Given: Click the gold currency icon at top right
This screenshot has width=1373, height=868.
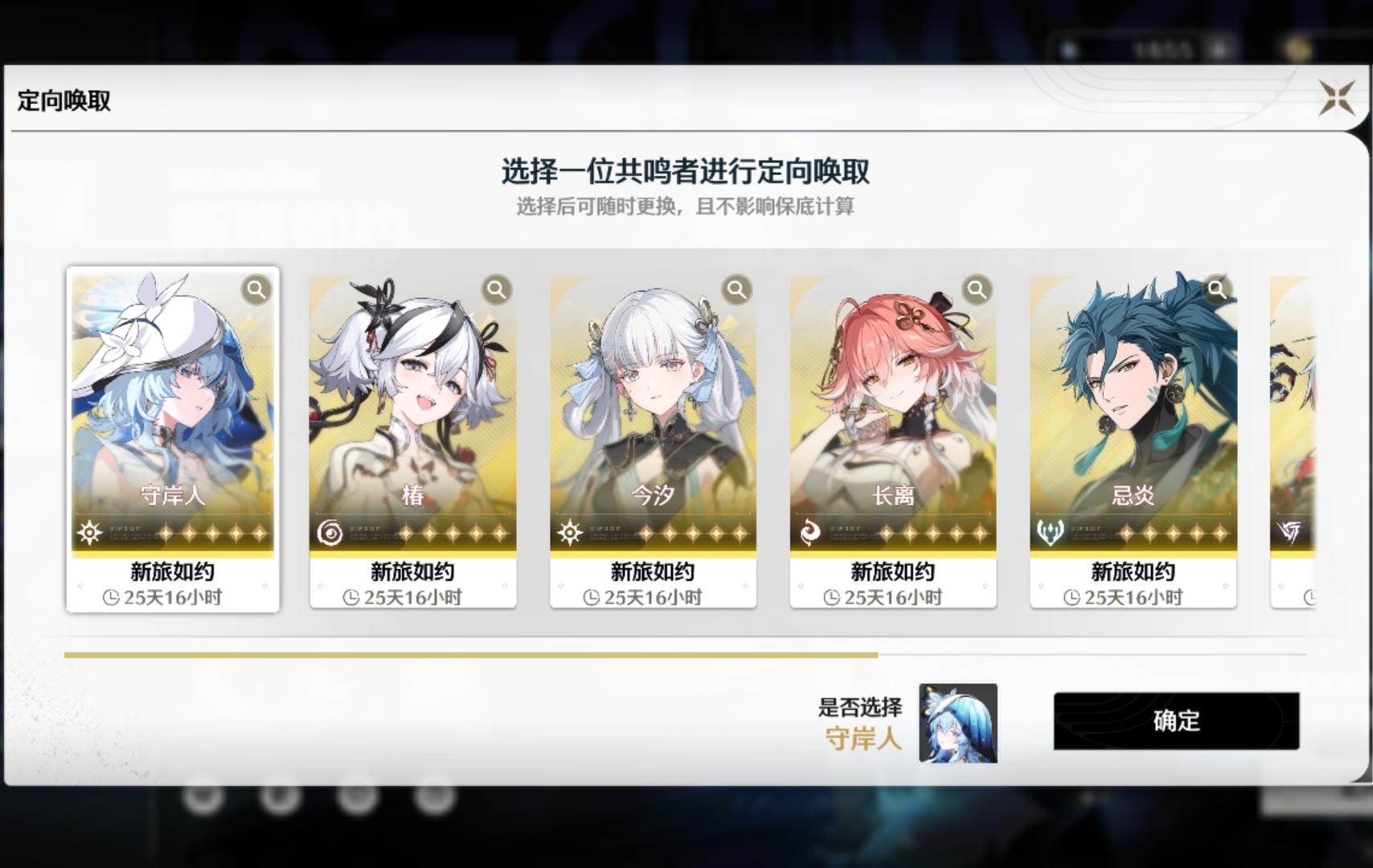Looking at the screenshot, I should (x=1300, y=48).
